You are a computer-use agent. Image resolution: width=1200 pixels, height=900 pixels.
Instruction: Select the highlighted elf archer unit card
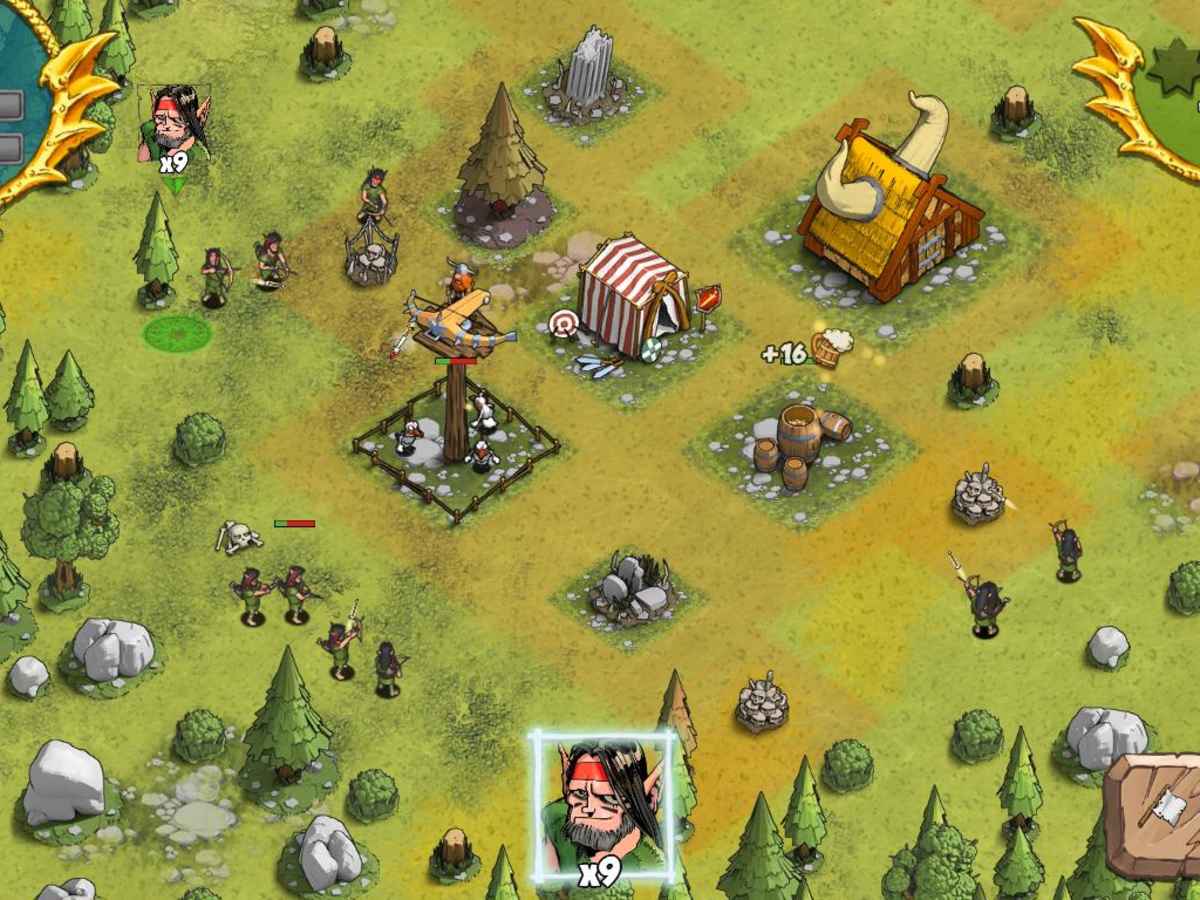(x=602, y=808)
